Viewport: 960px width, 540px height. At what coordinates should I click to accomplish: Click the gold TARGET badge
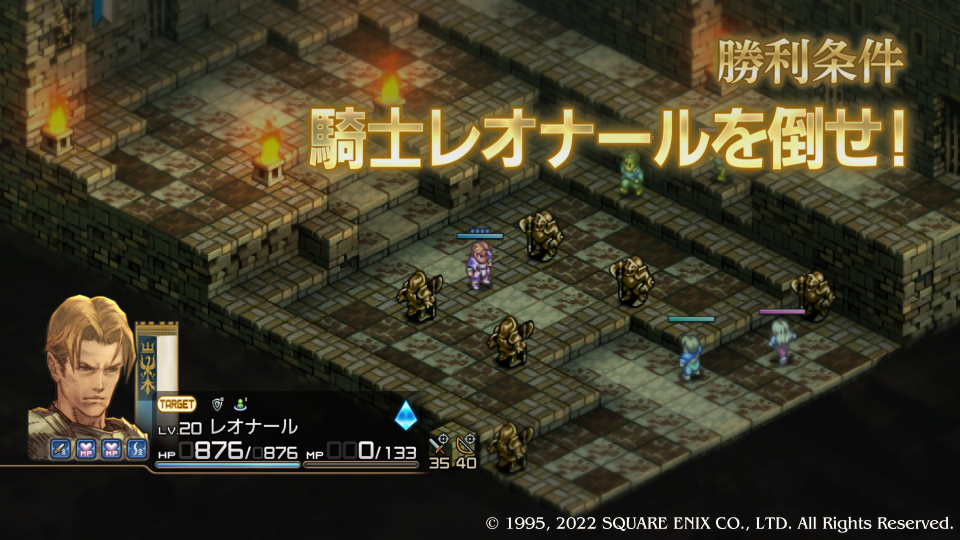pyautogui.click(x=177, y=405)
